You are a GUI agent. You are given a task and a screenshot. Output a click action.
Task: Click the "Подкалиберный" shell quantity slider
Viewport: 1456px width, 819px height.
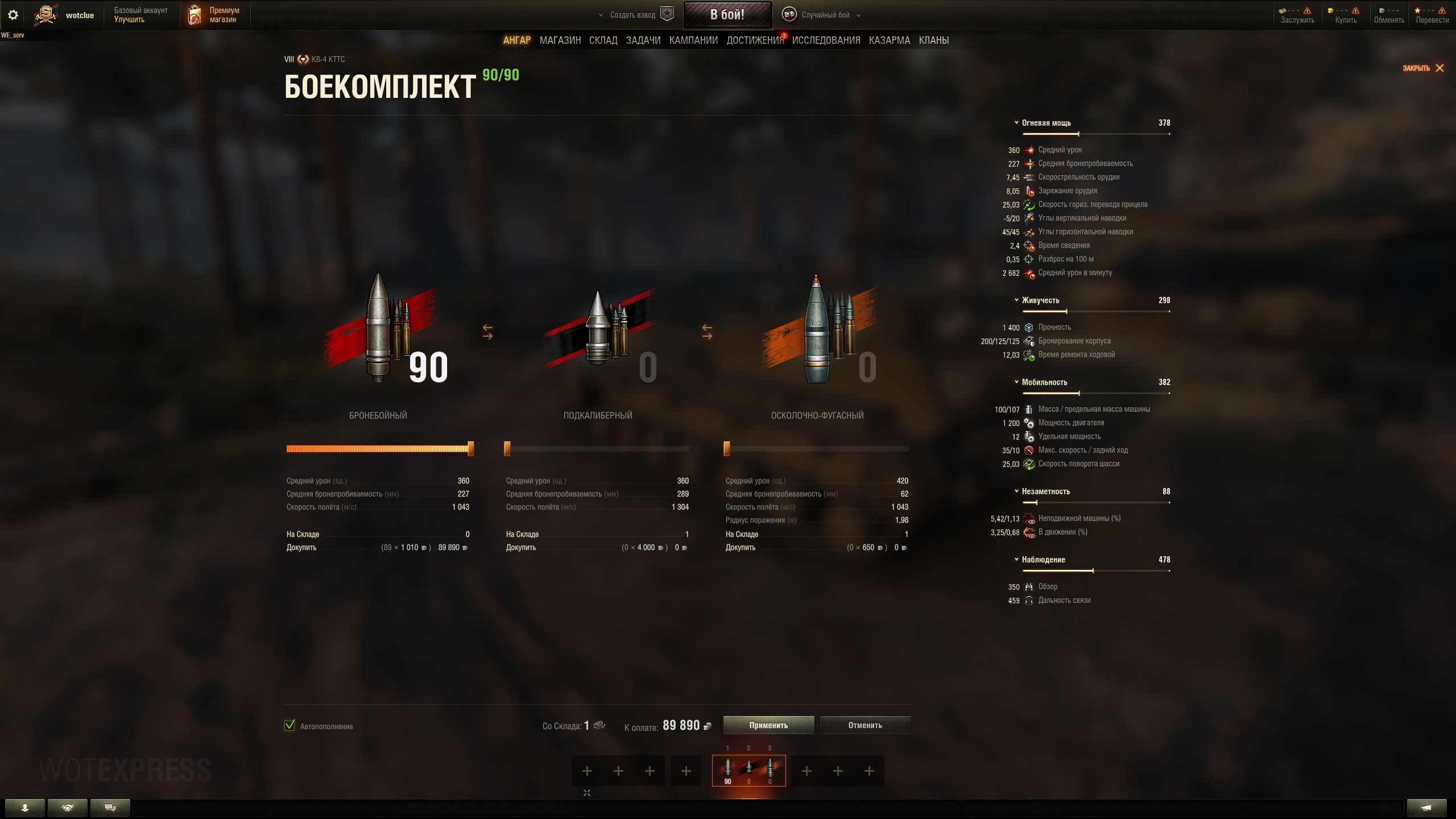pos(597,449)
